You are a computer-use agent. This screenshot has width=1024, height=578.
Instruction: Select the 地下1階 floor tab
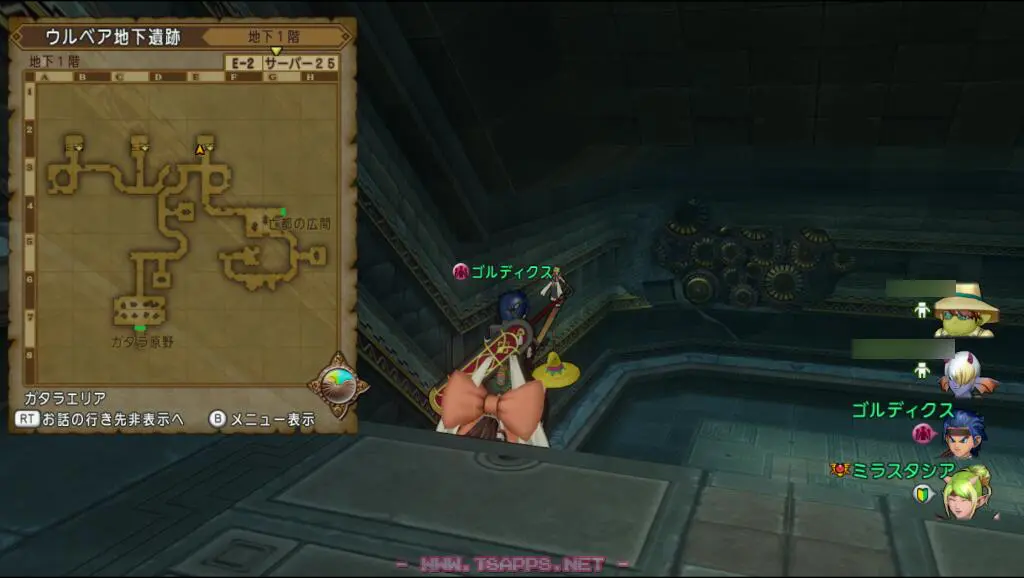275,36
